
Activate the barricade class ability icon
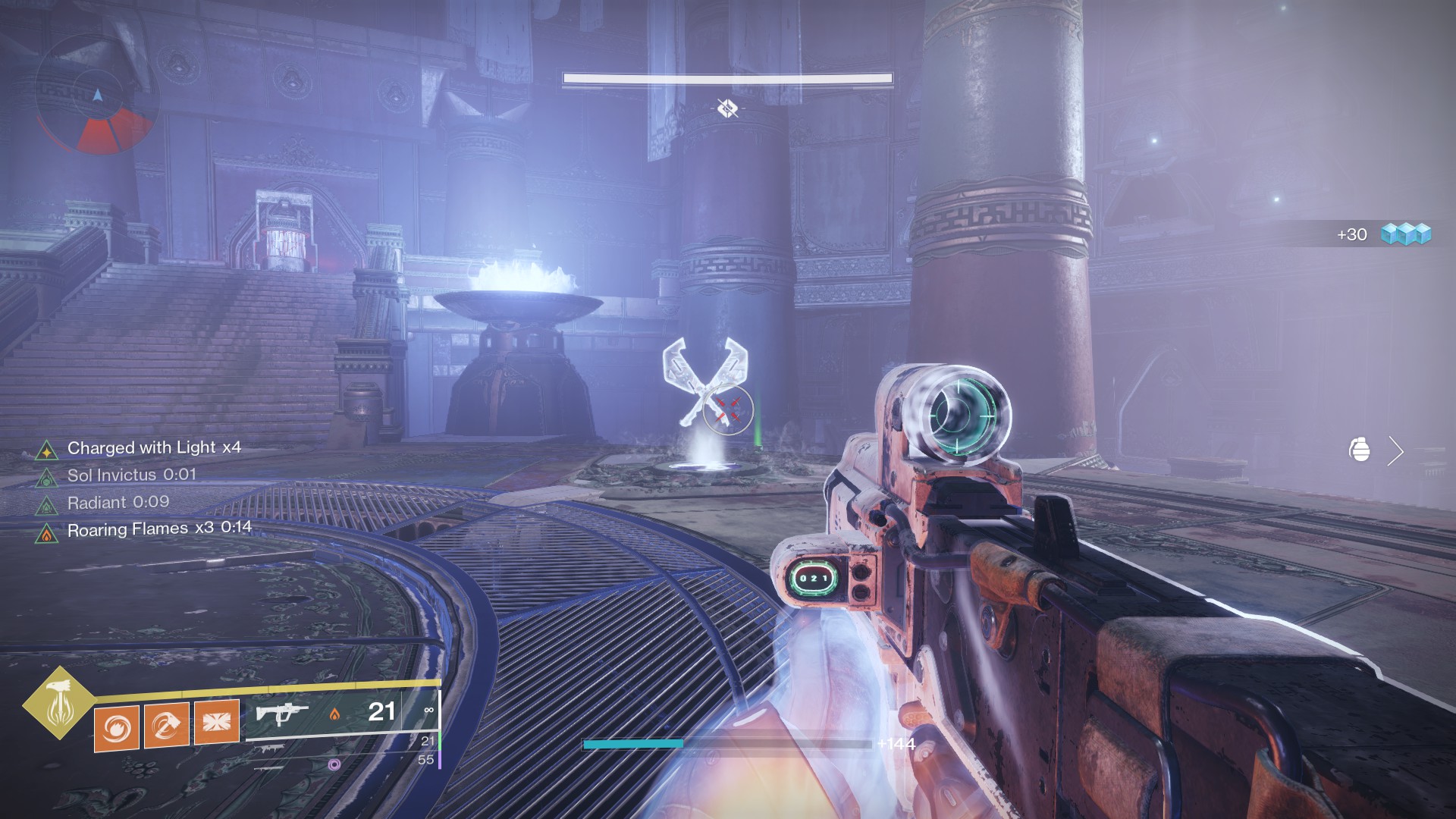(x=216, y=721)
